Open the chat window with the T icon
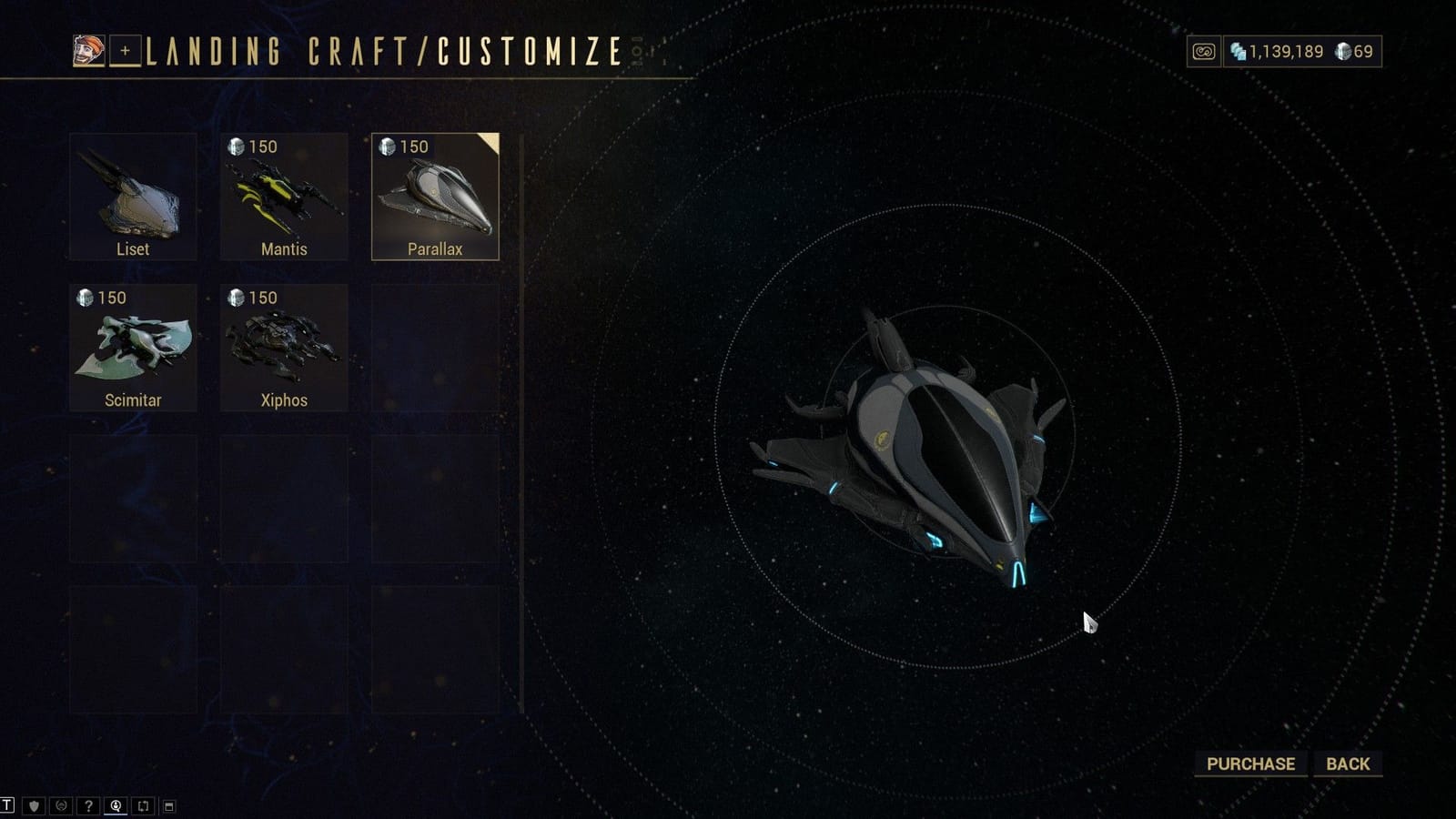Viewport: 1456px width, 819px height. coord(7,804)
